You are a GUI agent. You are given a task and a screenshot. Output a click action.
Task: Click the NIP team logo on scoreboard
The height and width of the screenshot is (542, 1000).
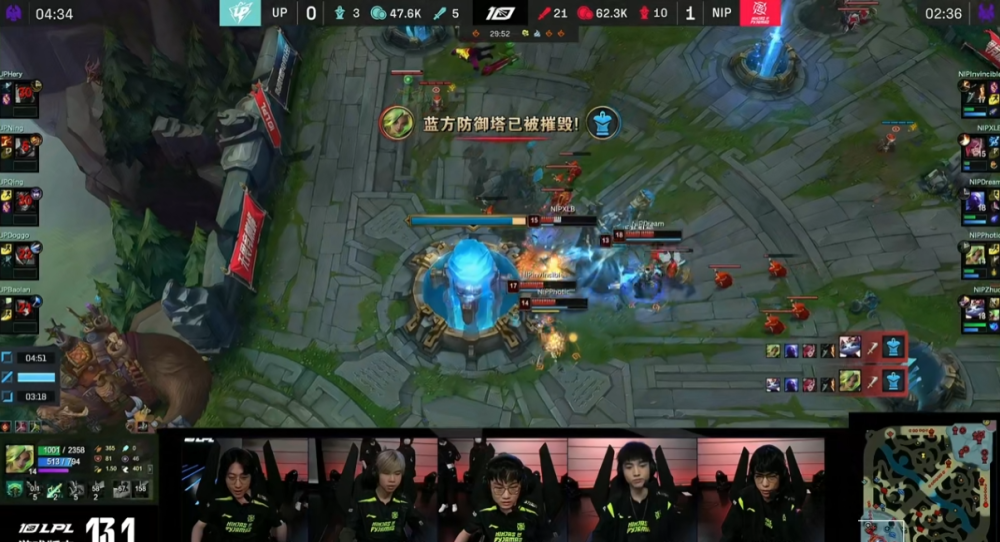click(x=760, y=13)
